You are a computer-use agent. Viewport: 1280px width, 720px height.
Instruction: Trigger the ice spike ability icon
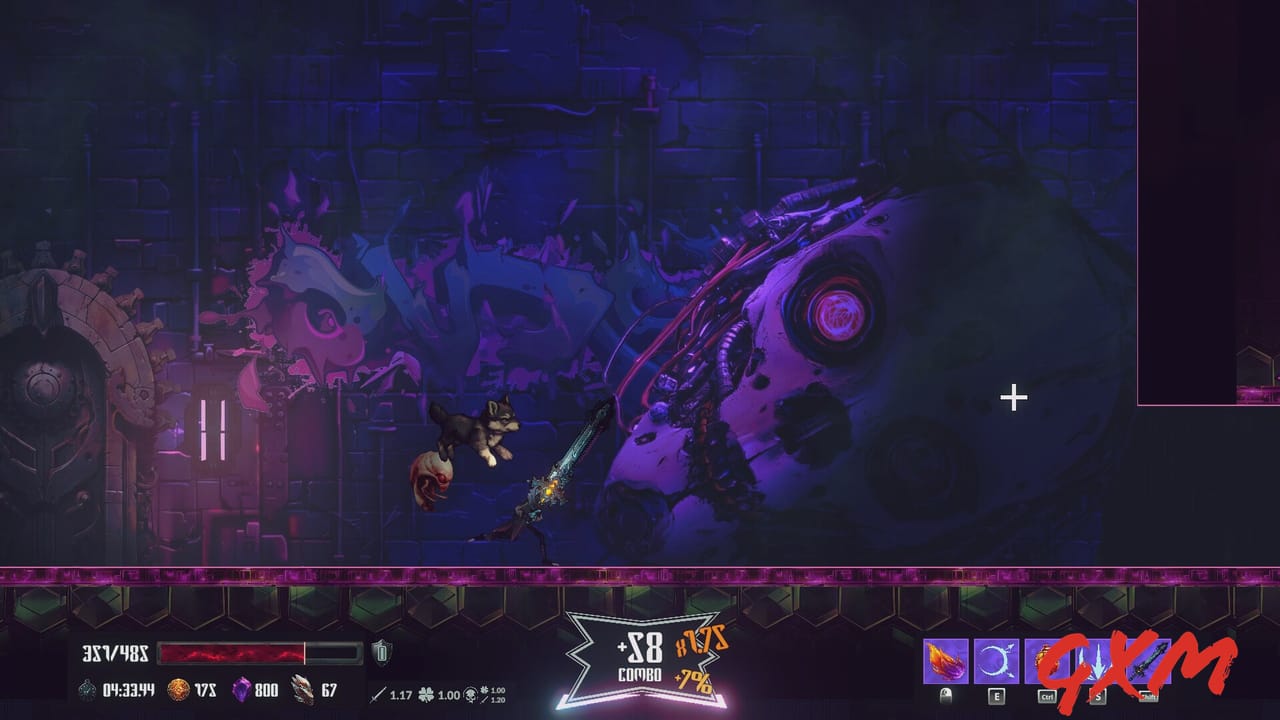pos(1097,660)
